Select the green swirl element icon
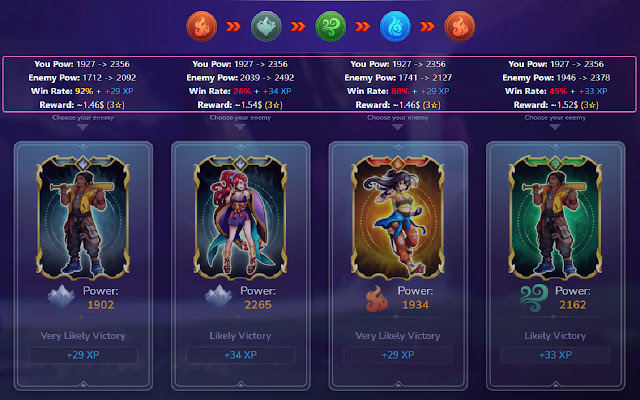Image resolution: width=640 pixels, height=400 pixels. pyautogui.click(x=329, y=25)
